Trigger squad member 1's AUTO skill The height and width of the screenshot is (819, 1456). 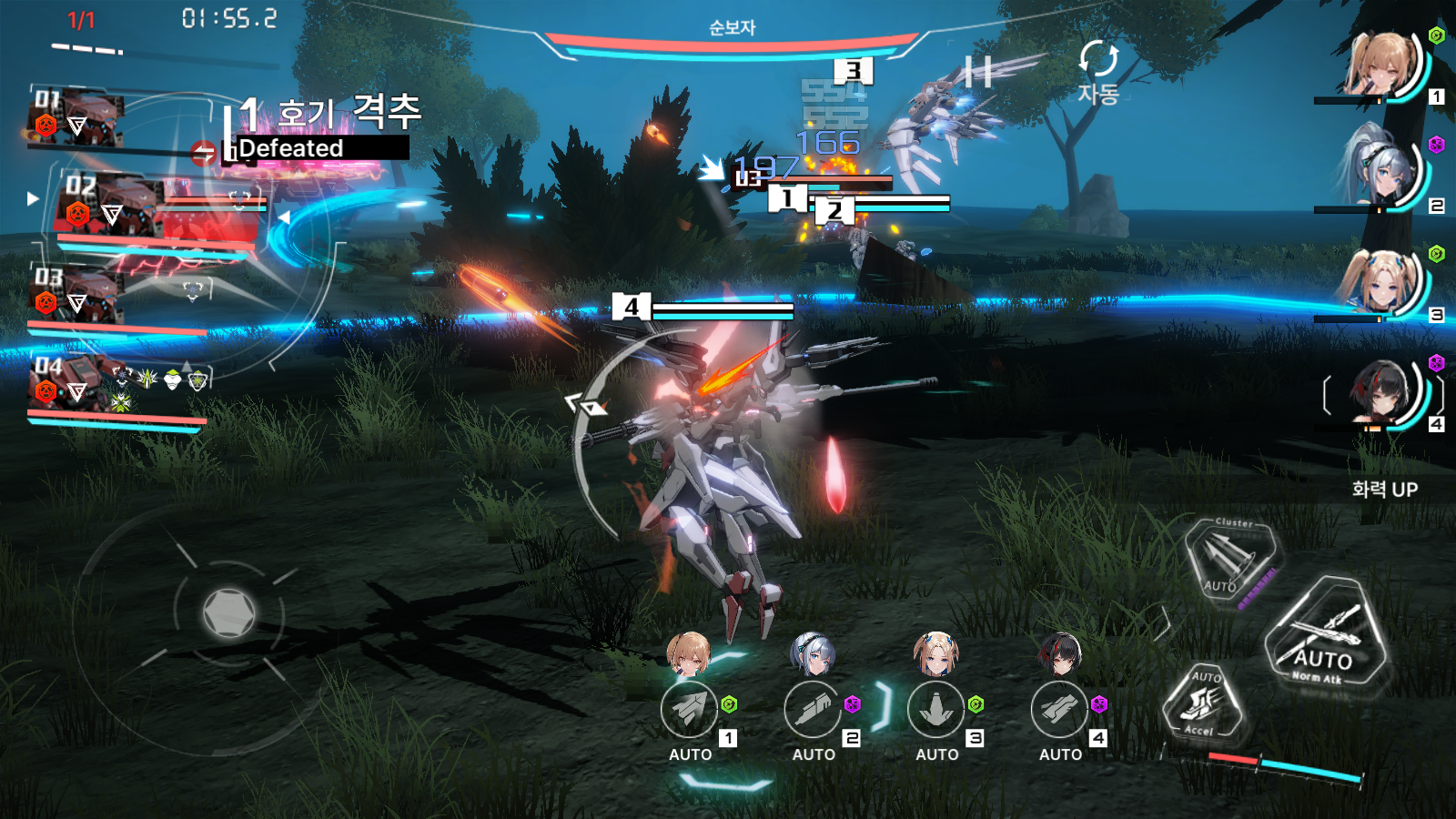pyautogui.click(x=689, y=710)
